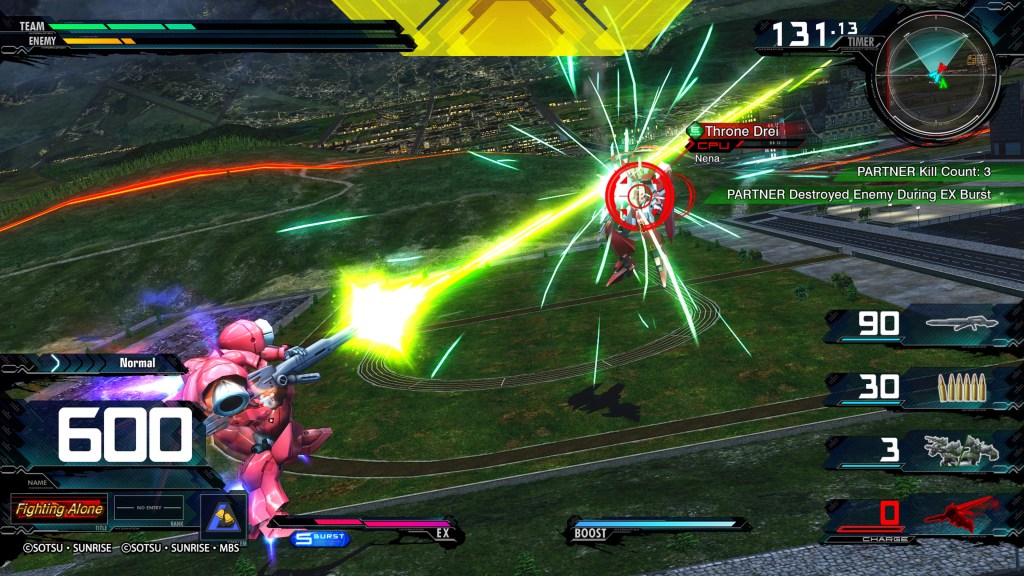Image resolution: width=1024 pixels, height=576 pixels.
Task: Select the Throne Drei target name tag
Action: tap(739, 131)
